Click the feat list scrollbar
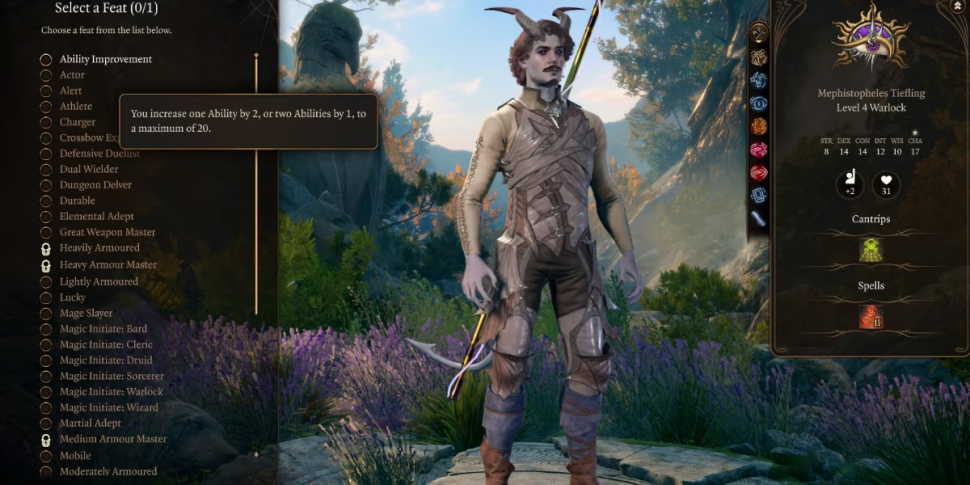 (x=256, y=180)
